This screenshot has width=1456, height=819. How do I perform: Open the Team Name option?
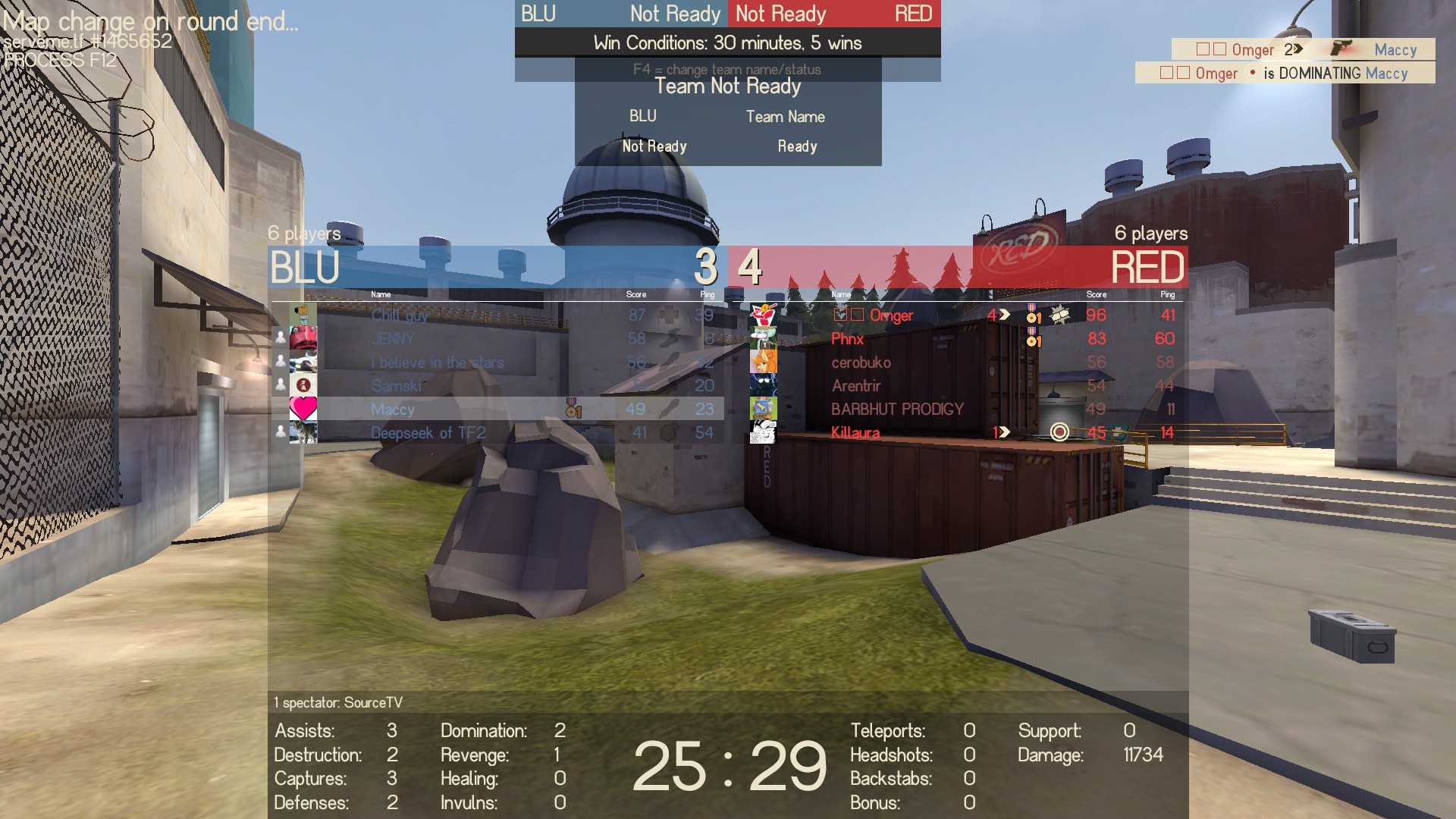pos(785,117)
